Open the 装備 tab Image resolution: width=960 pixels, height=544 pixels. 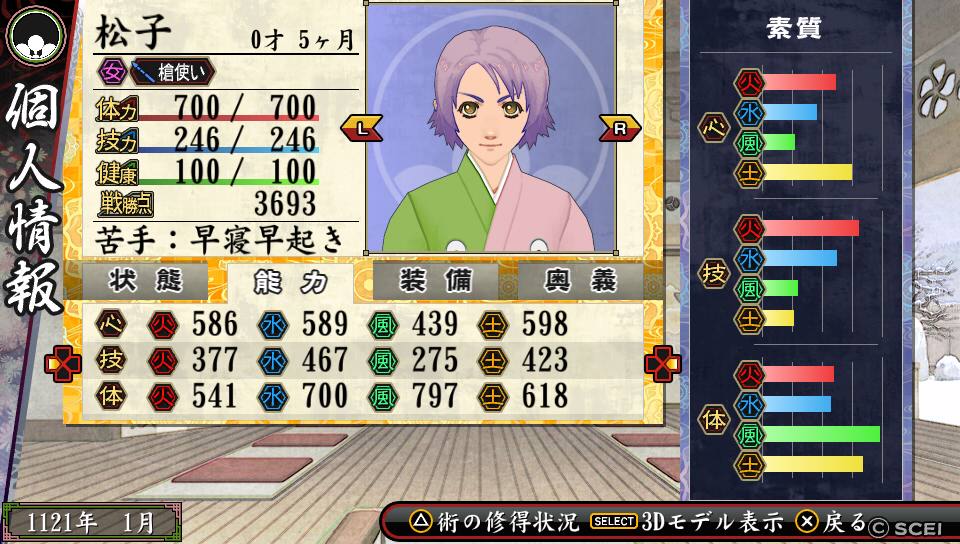click(x=435, y=281)
